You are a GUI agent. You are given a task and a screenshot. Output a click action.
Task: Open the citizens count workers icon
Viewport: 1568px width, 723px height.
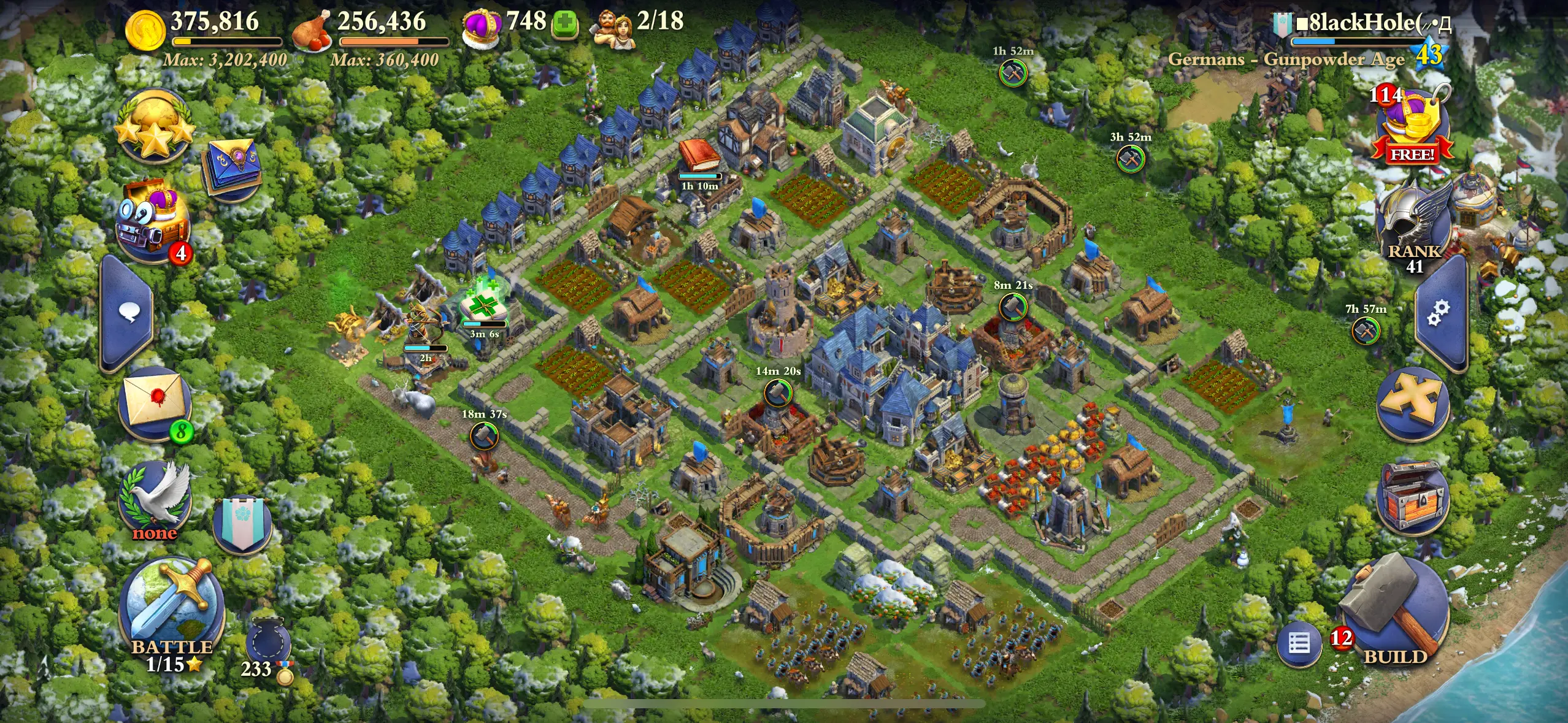tap(612, 27)
